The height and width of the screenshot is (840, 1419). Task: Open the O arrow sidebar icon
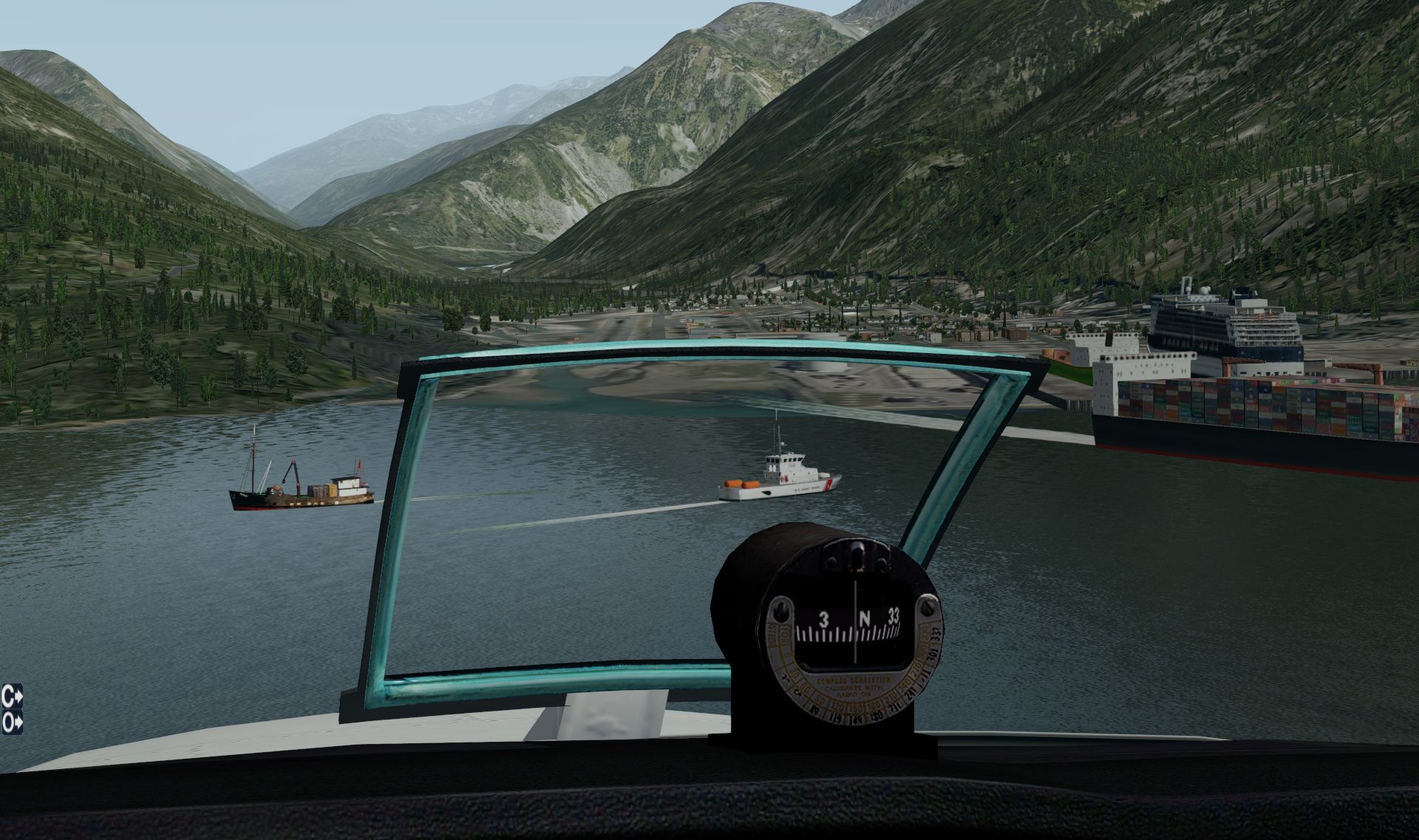tap(12, 723)
